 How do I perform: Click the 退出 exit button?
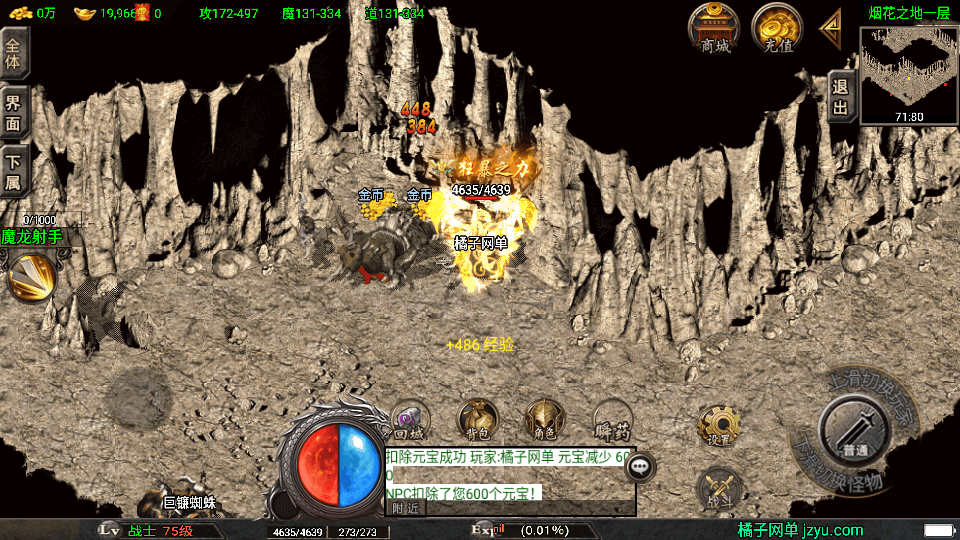click(x=841, y=97)
